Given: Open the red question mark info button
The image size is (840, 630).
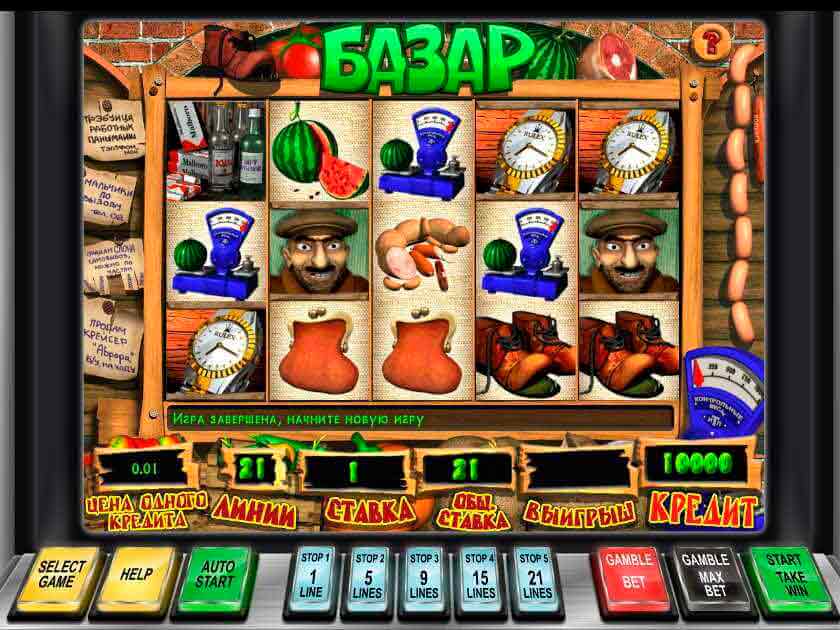Looking at the screenshot, I should coord(712,42).
